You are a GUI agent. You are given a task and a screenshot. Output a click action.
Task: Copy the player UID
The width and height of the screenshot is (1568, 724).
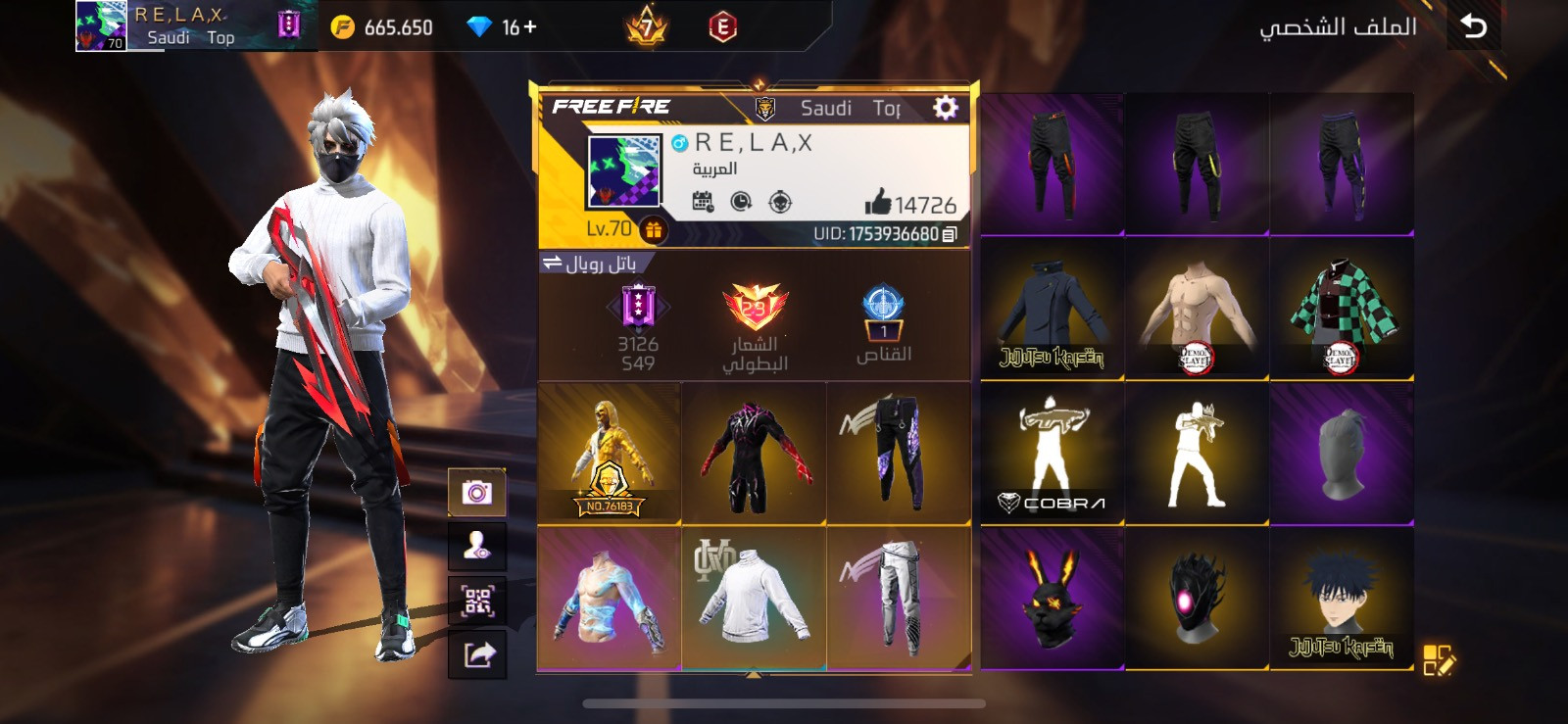click(949, 234)
